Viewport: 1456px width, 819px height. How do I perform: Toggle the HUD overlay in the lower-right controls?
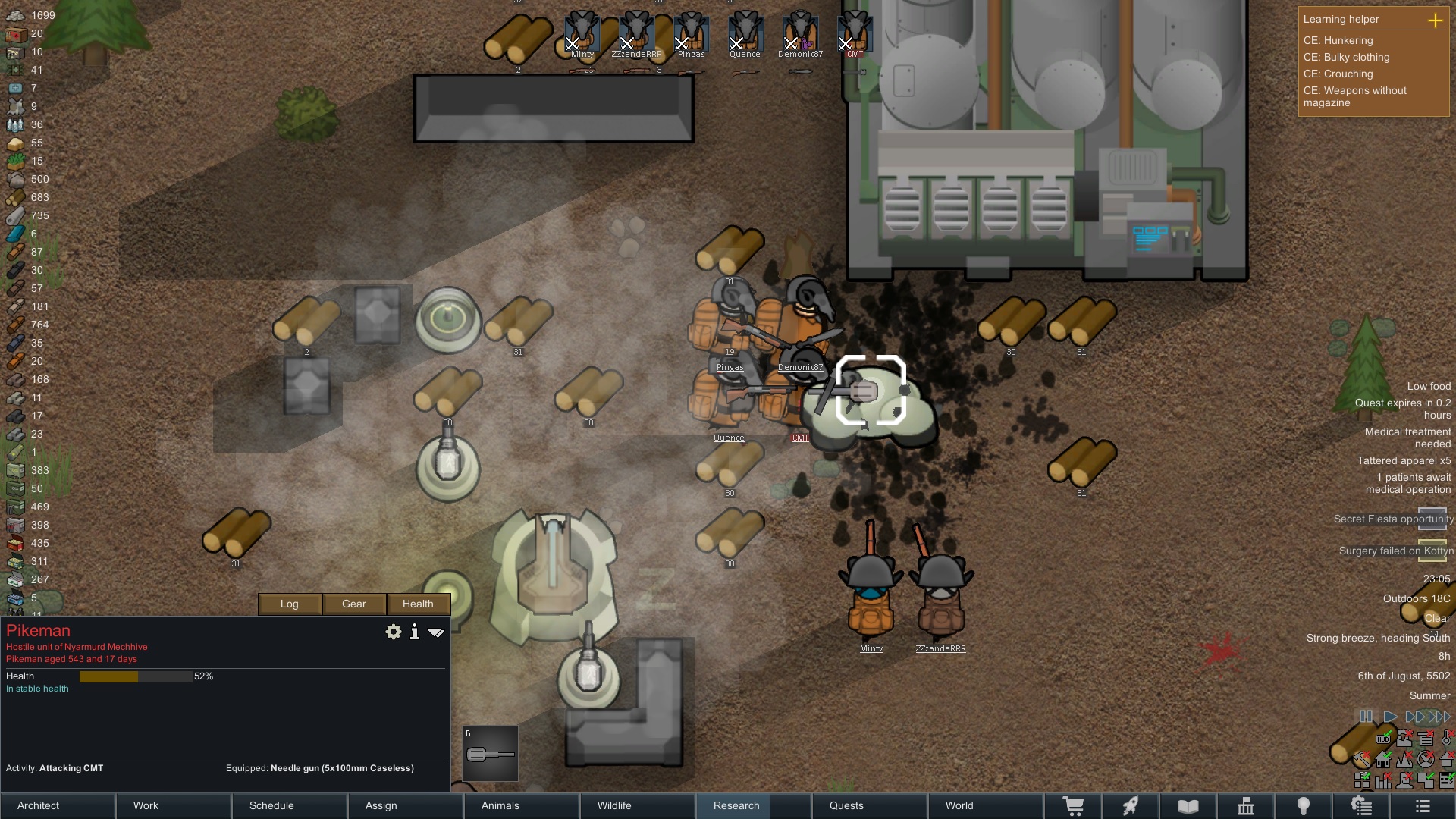[1383, 739]
